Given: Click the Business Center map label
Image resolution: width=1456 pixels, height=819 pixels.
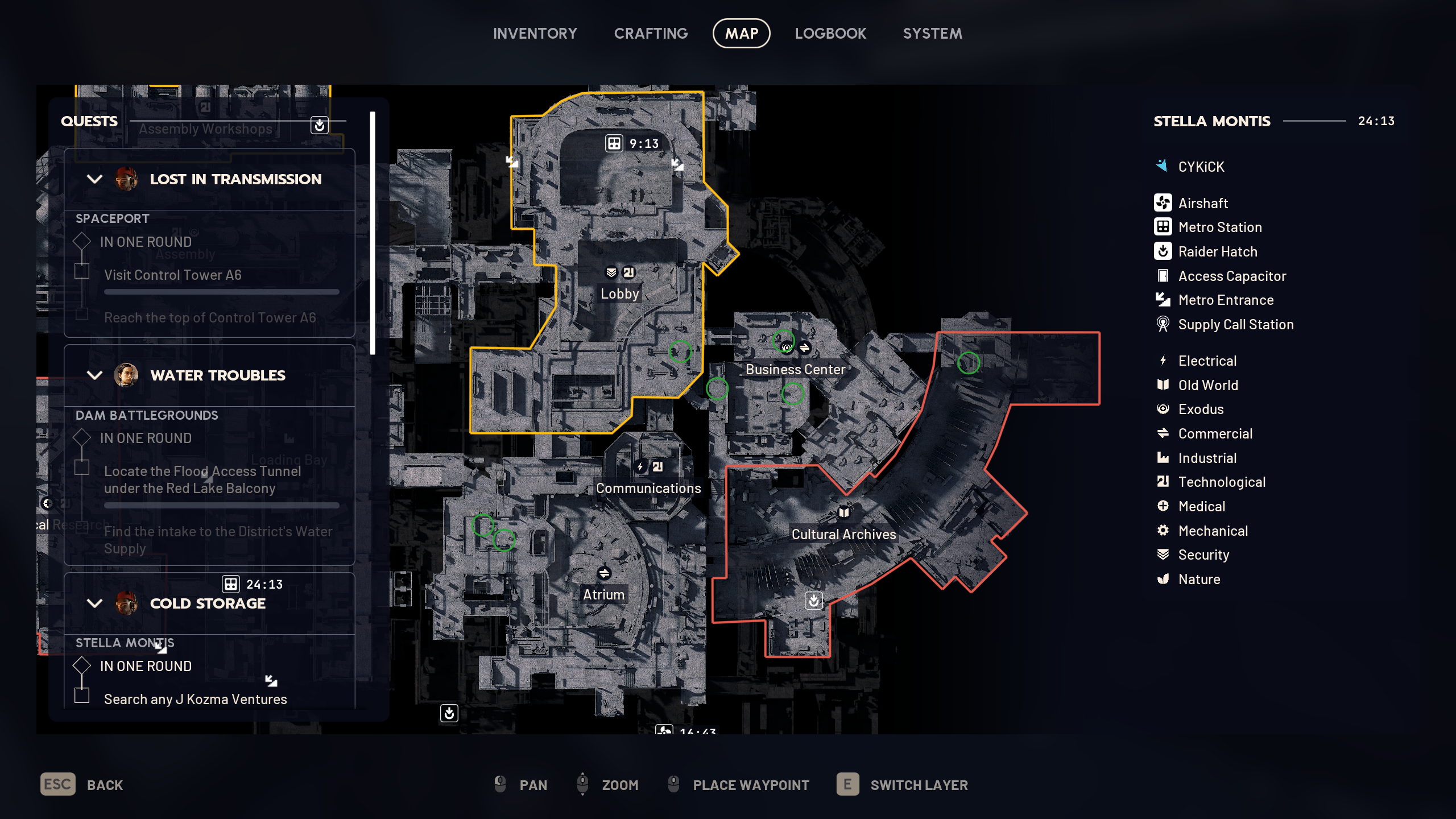Looking at the screenshot, I should pos(795,370).
